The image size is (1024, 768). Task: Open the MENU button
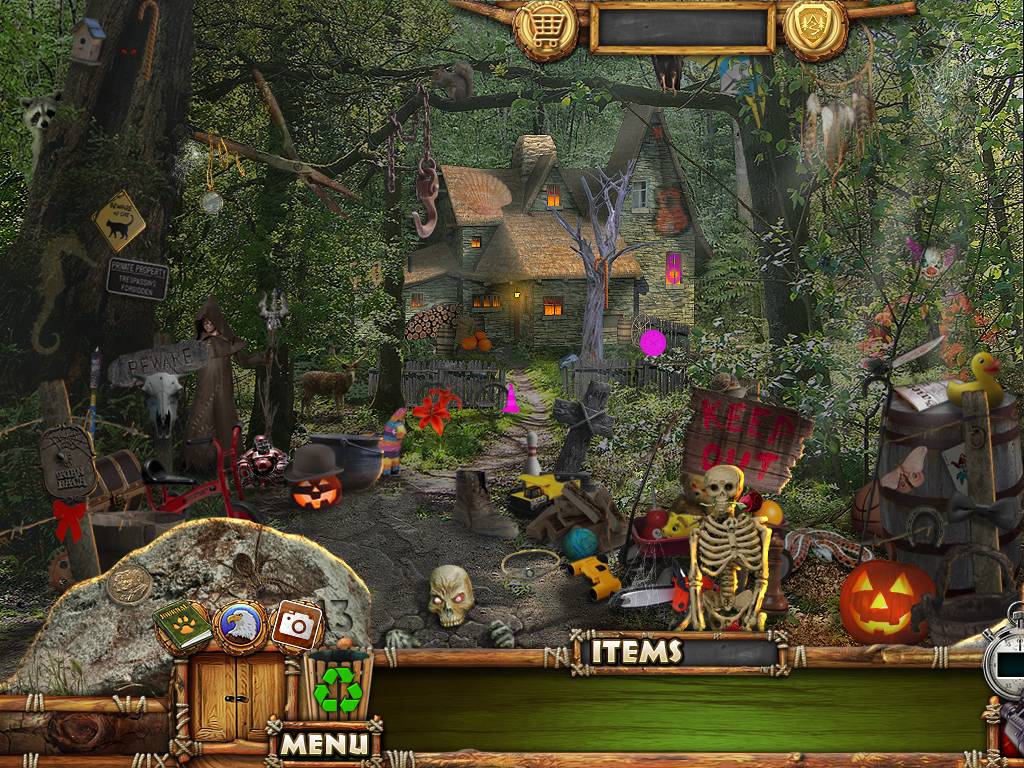coord(324,744)
